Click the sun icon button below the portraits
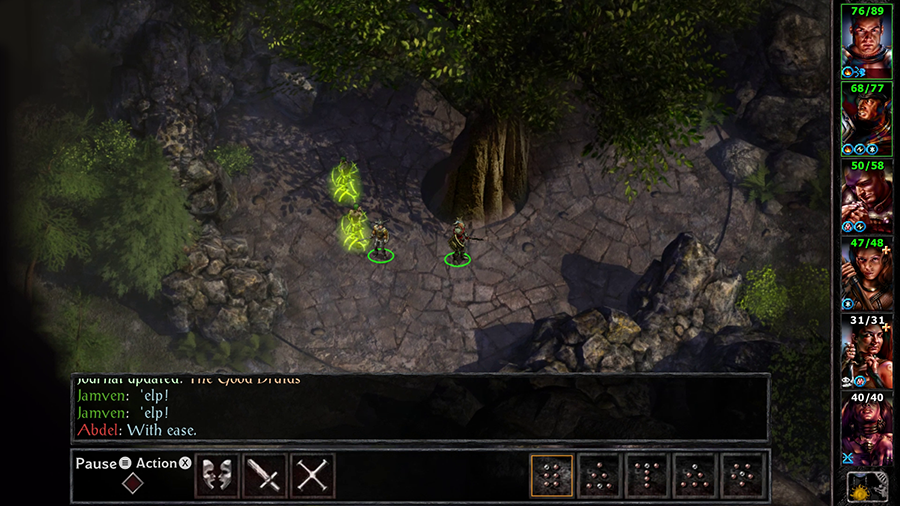 click(865, 487)
